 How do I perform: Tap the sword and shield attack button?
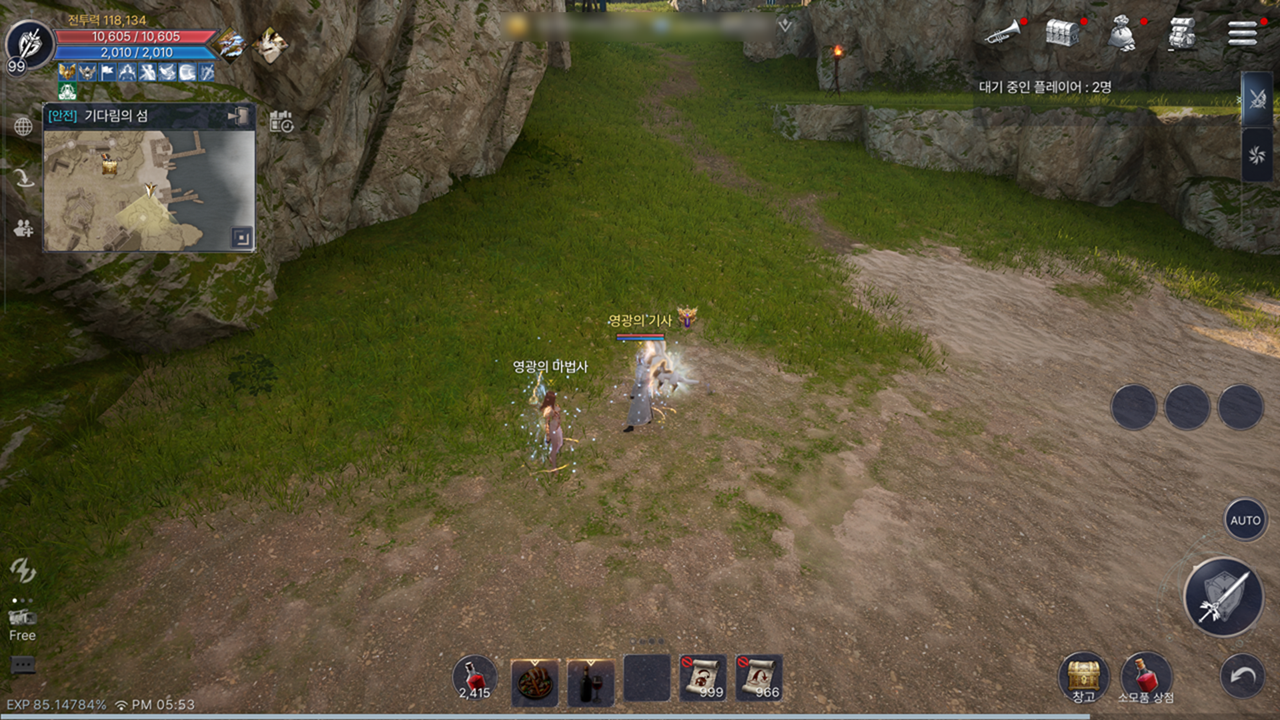(1223, 597)
